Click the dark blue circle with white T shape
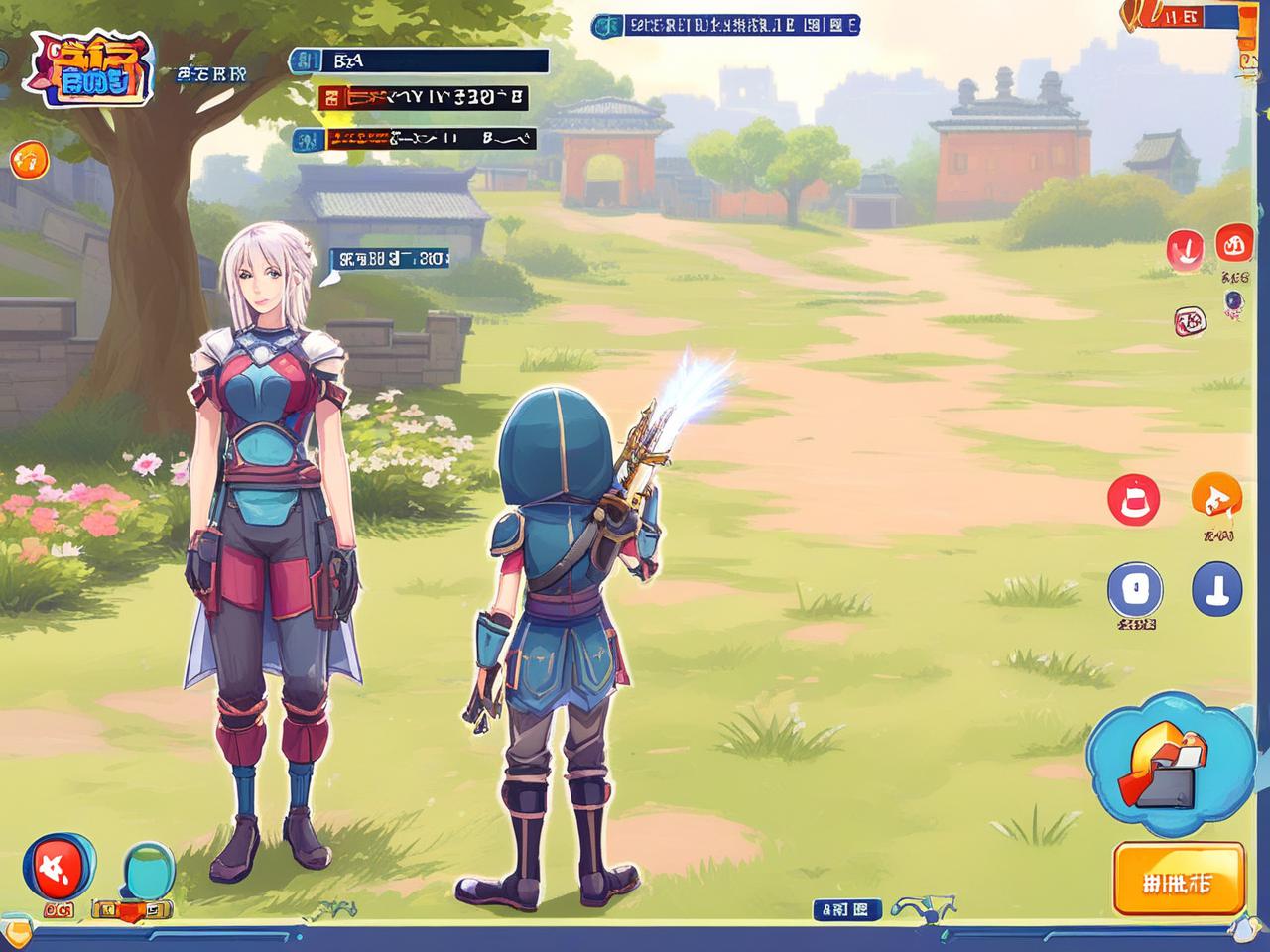Image resolution: width=1270 pixels, height=952 pixels. coord(1215,589)
